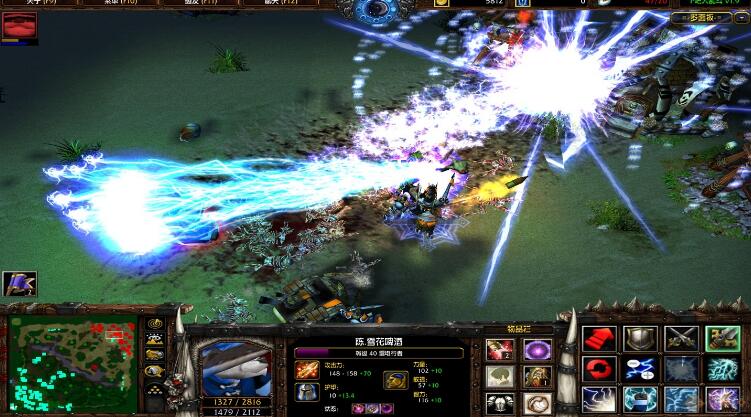Cast the white lightning streak ability
Screen dimensions: 751x417
point(598,399)
